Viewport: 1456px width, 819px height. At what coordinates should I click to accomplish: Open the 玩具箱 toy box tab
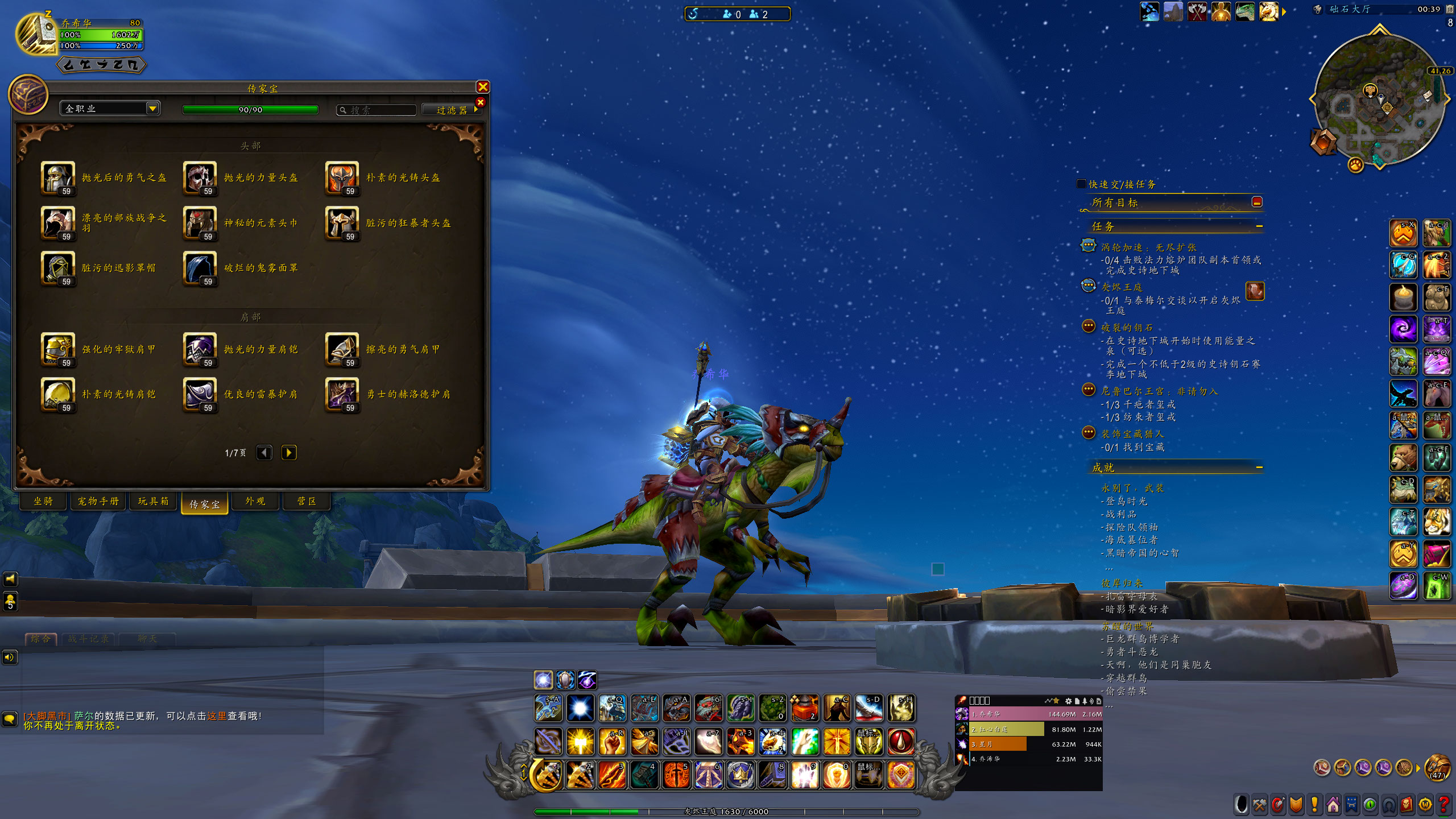point(154,501)
